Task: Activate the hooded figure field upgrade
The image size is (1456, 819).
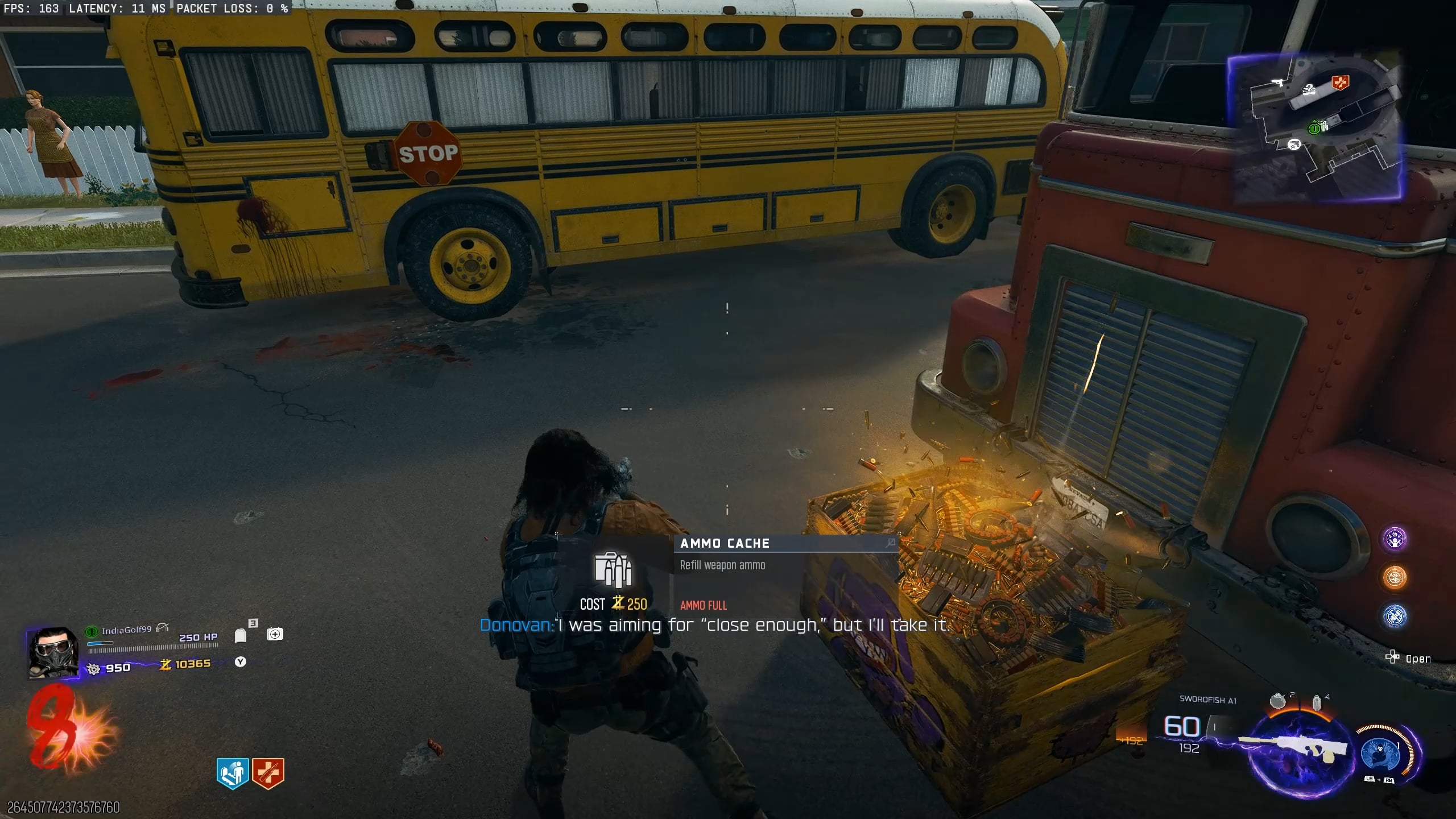Action: 1381,753
